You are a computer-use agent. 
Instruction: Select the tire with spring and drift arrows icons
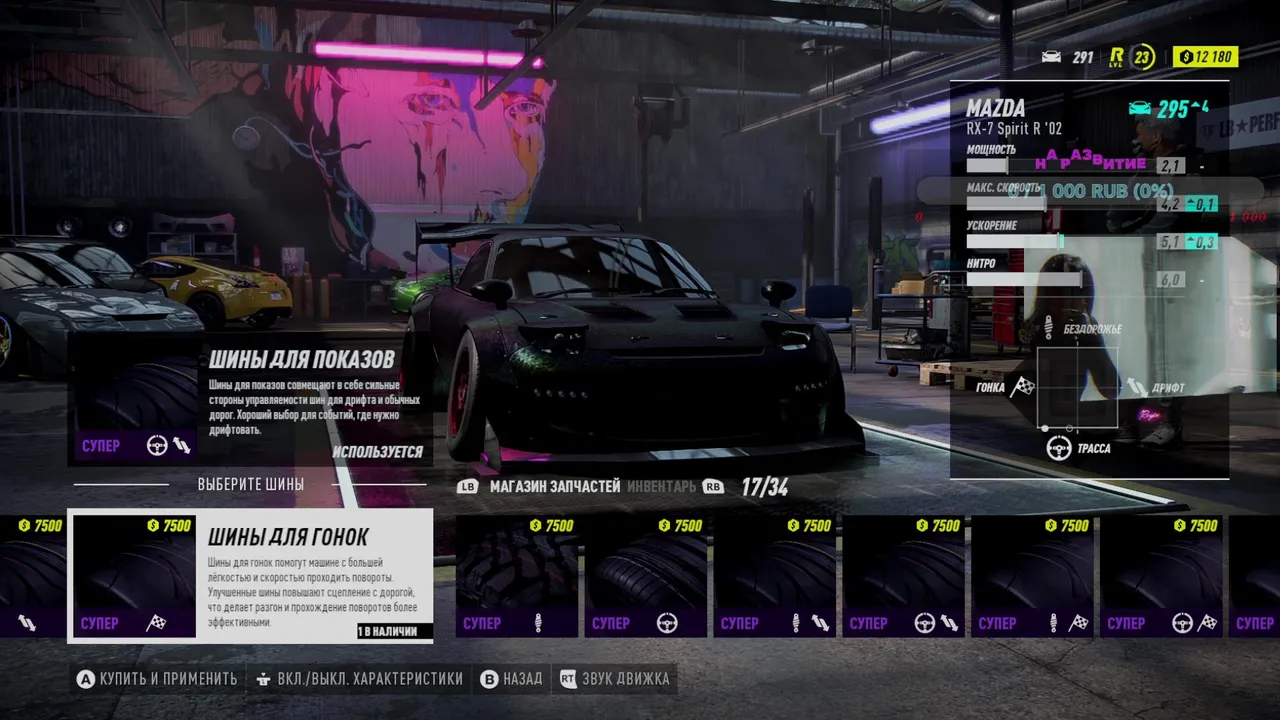(x=776, y=575)
